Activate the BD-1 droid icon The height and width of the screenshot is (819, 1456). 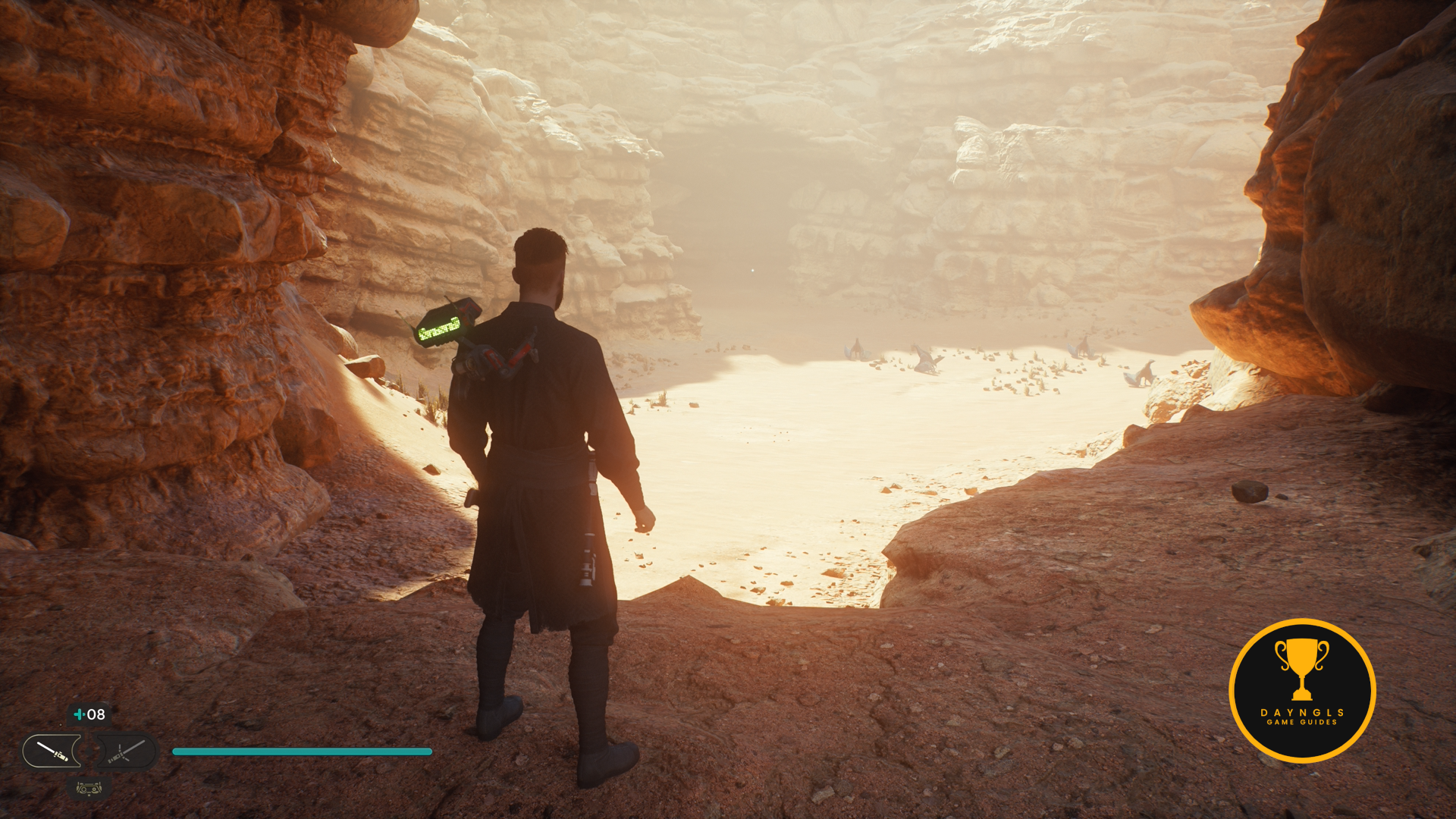pyautogui.click(x=89, y=789)
